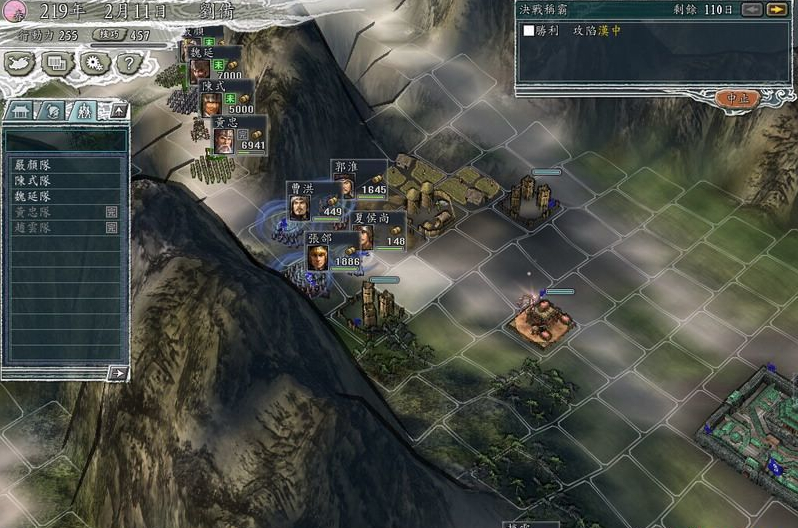Select enemy unit 郭淮 with 1645 troops

coord(359,180)
